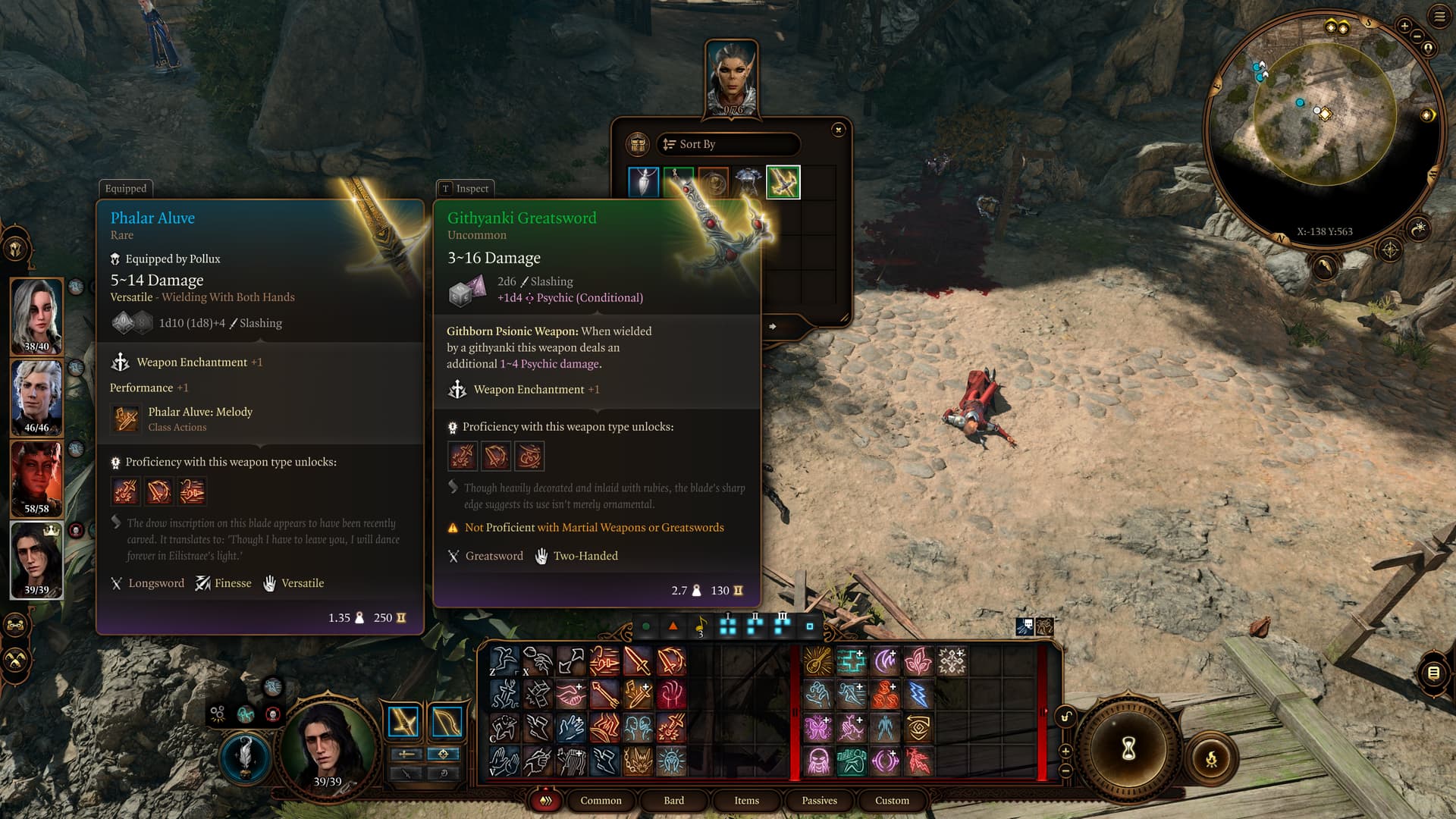Zoom out the minimap
This screenshot has height=819, width=1456.
point(1417,36)
